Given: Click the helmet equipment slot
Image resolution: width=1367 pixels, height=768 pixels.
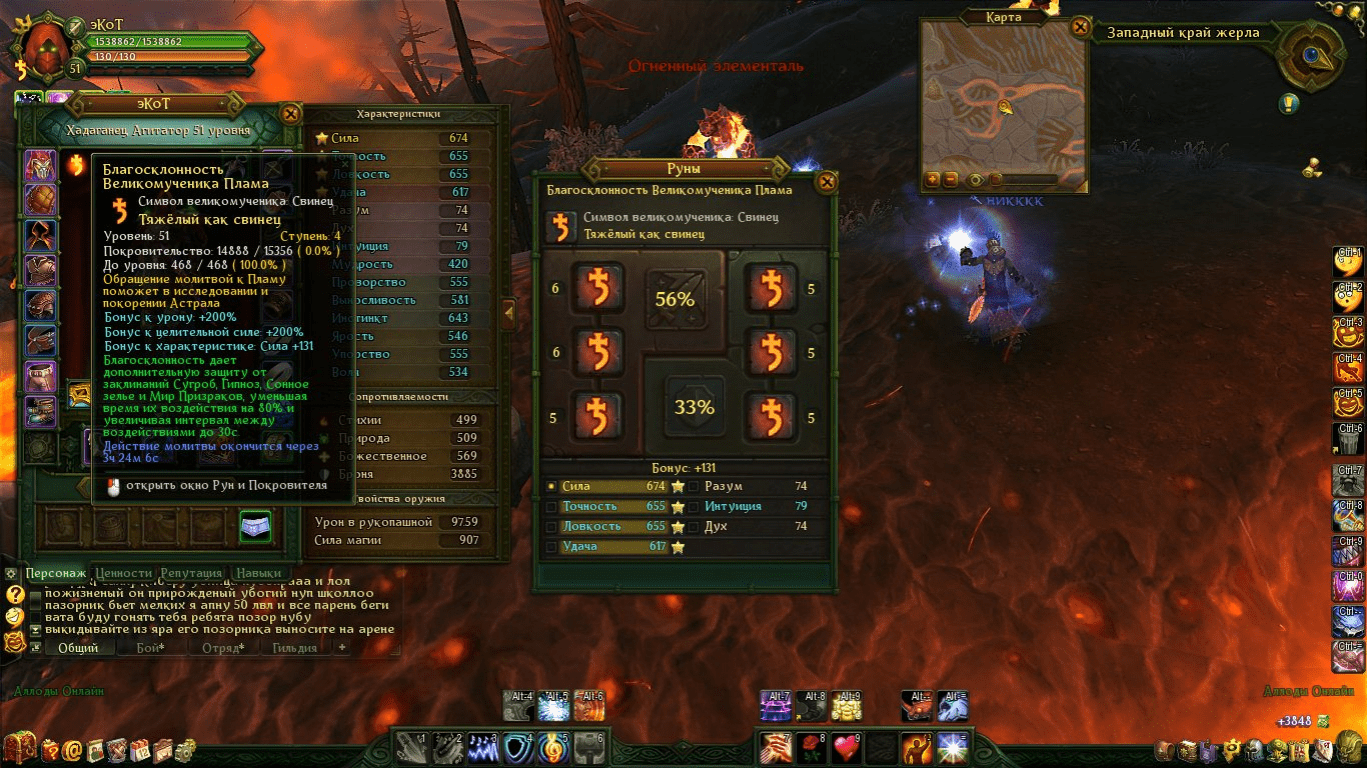Looking at the screenshot, I should pos(40,165).
